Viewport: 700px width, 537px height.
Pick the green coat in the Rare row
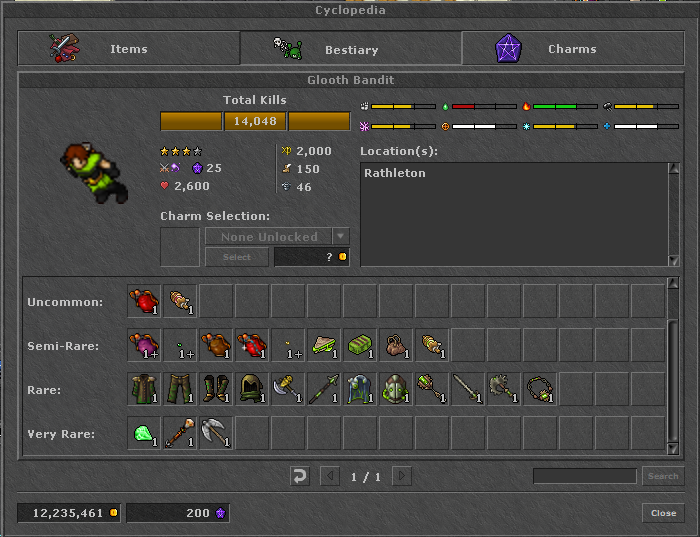[x=144, y=389]
